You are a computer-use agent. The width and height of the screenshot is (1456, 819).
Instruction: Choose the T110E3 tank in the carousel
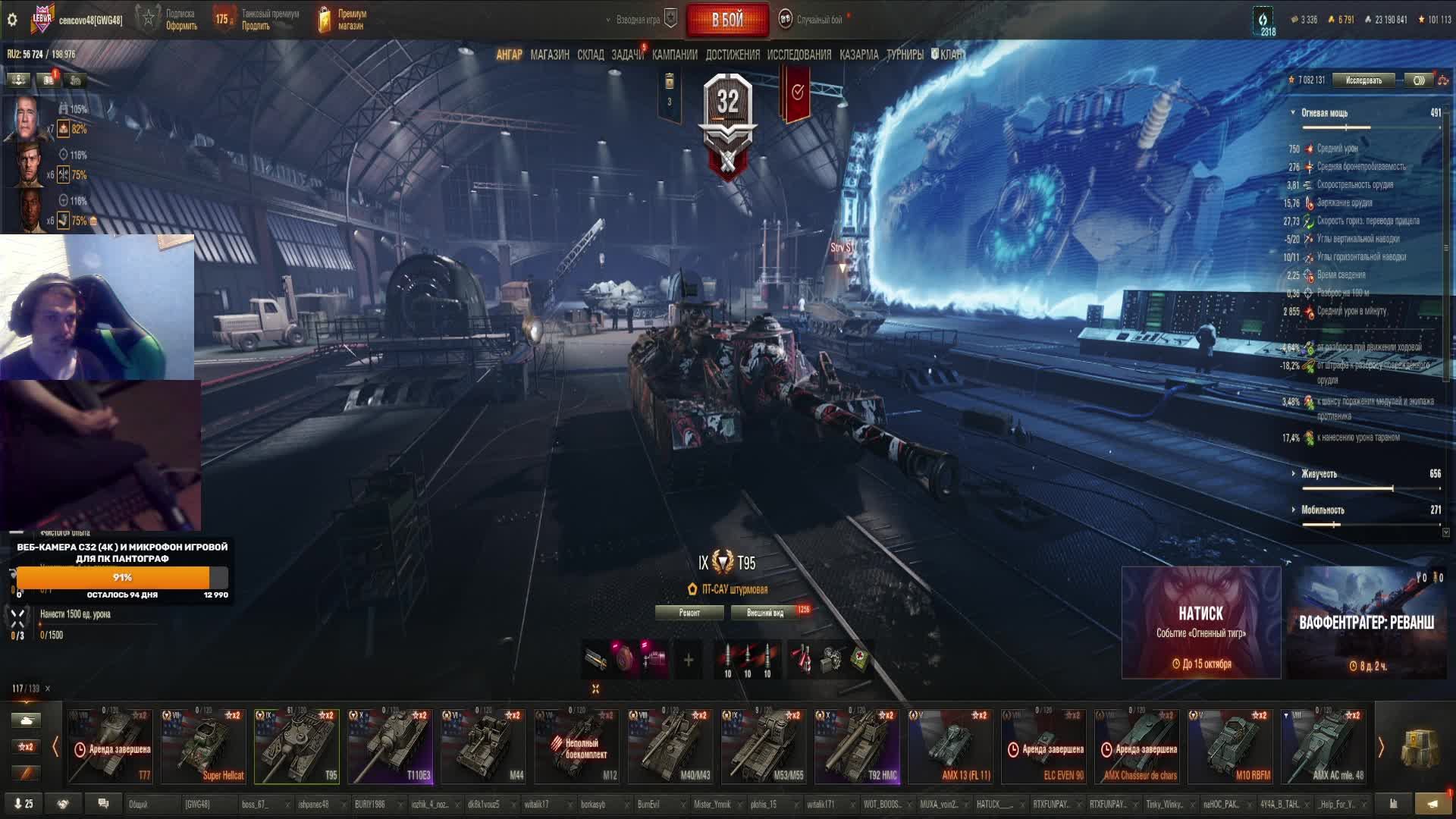(x=390, y=745)
